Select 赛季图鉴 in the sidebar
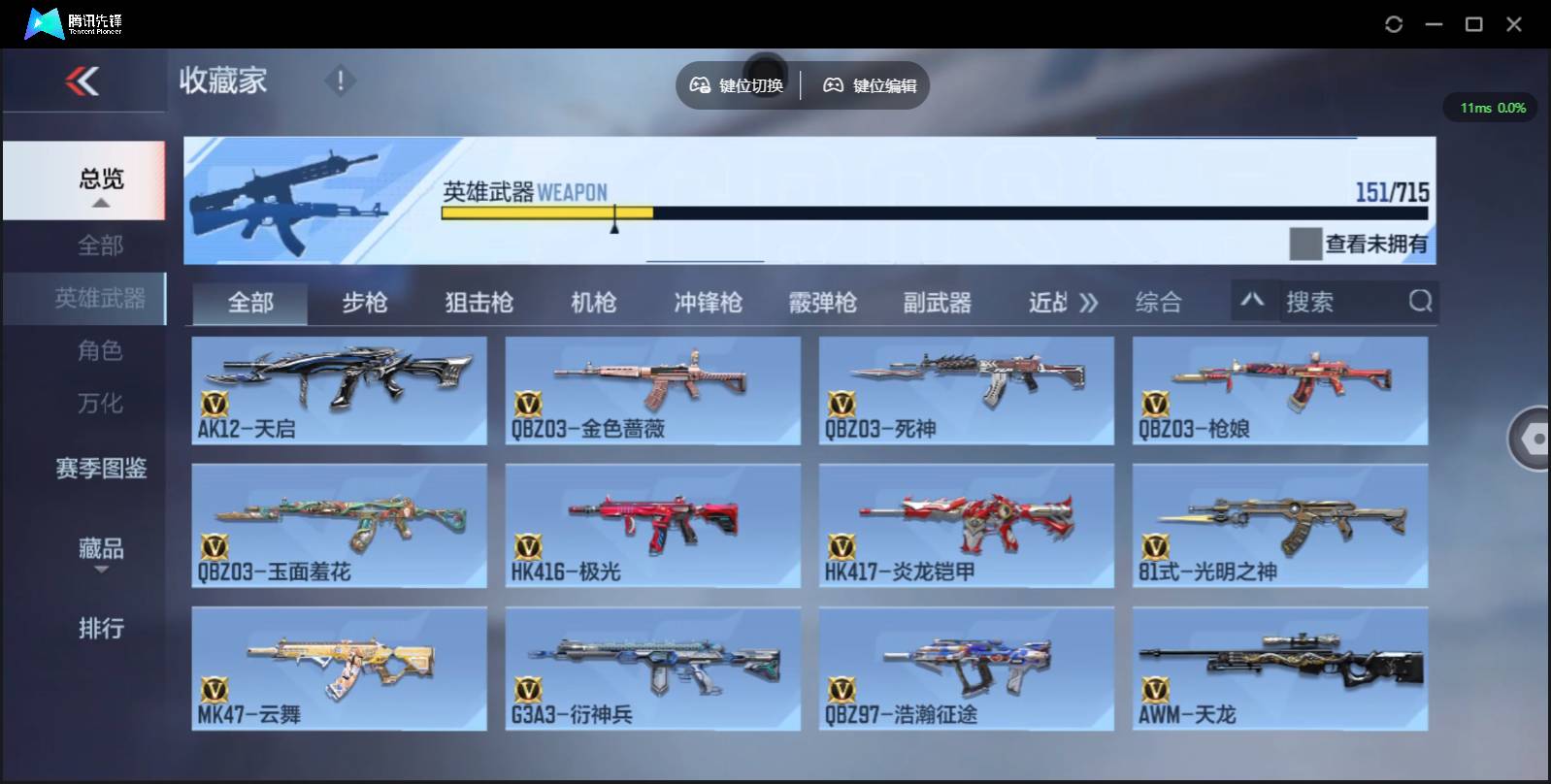This screenshot has width=1551, height=784. point(100,469)
